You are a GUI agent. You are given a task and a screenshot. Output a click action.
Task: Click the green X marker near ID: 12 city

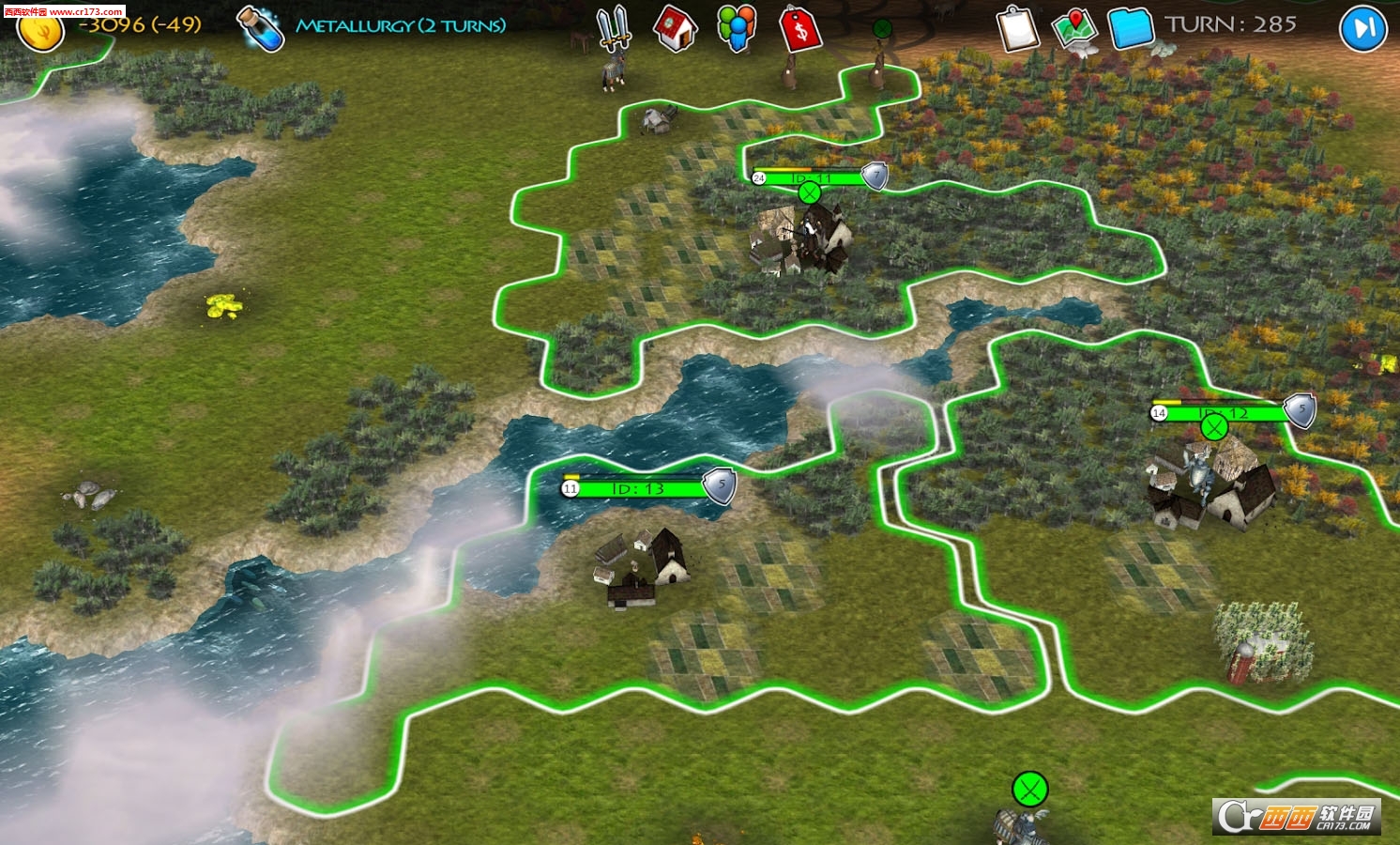click(x=1216, y=428)
